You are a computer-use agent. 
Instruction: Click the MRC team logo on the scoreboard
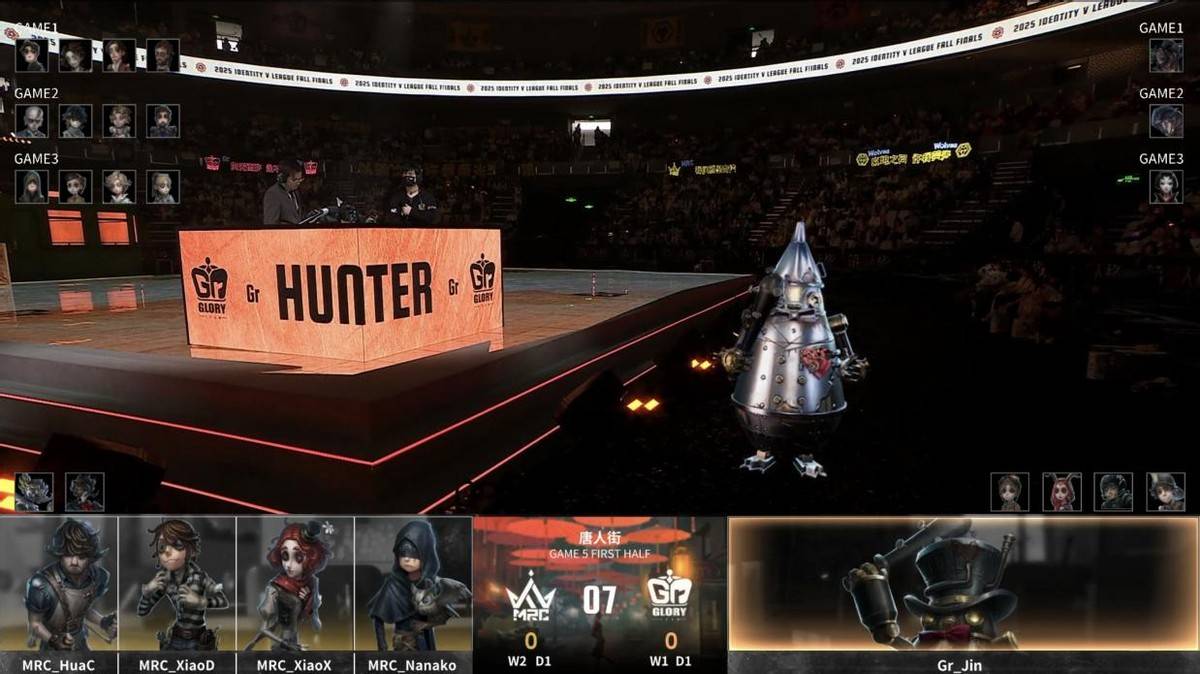pos(530,599)
